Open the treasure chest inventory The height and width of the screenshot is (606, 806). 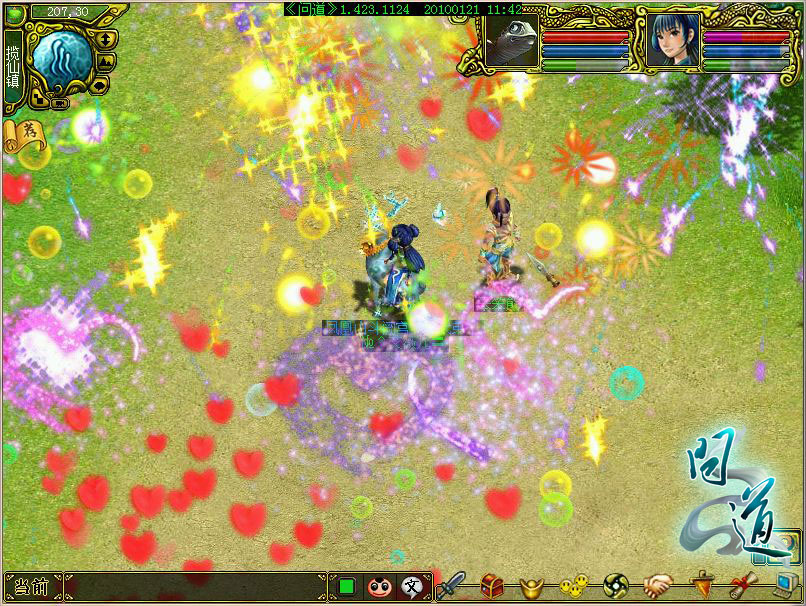(x=492, y=585)
